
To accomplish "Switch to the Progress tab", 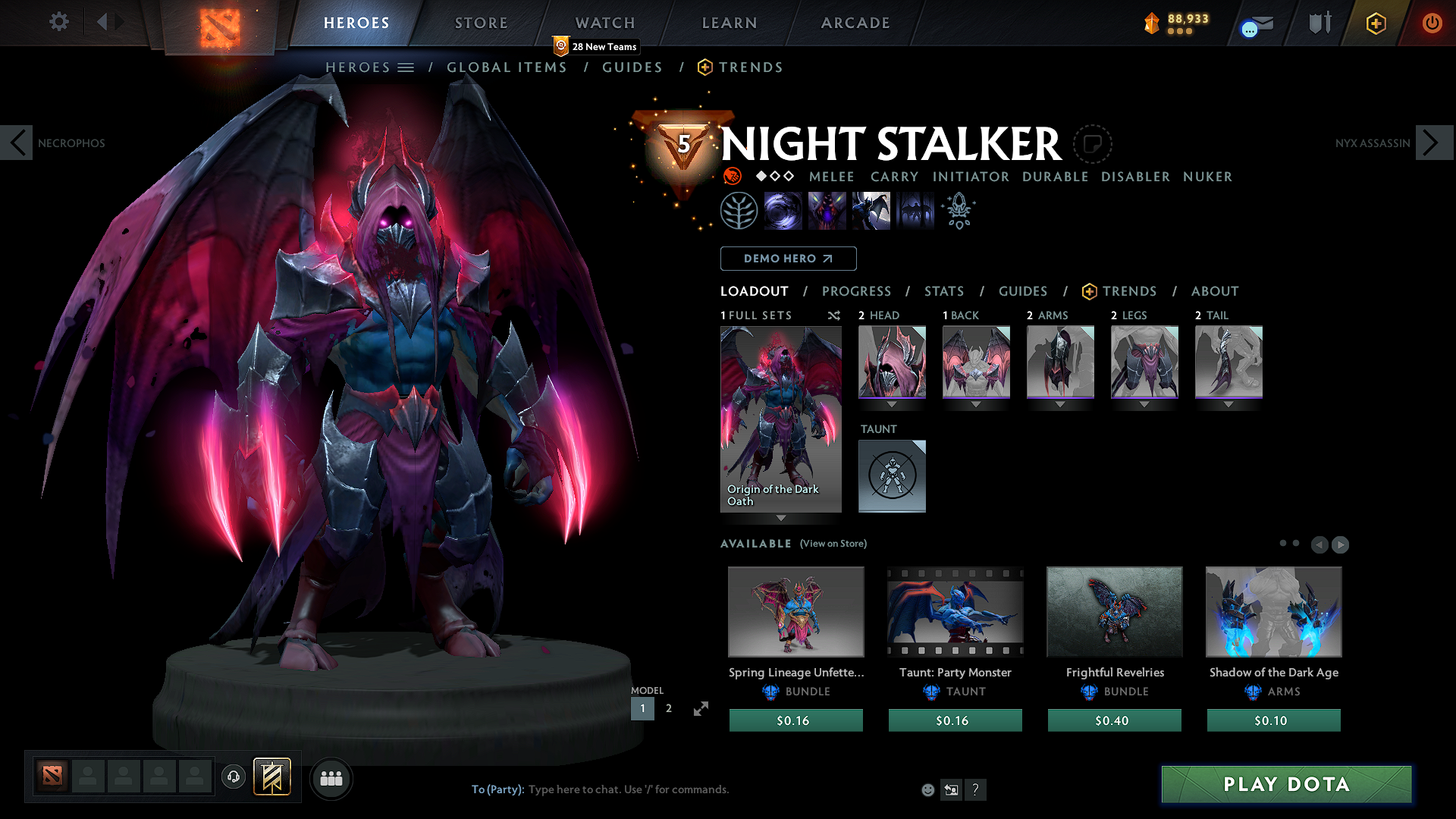I will (x=856, y=291).
